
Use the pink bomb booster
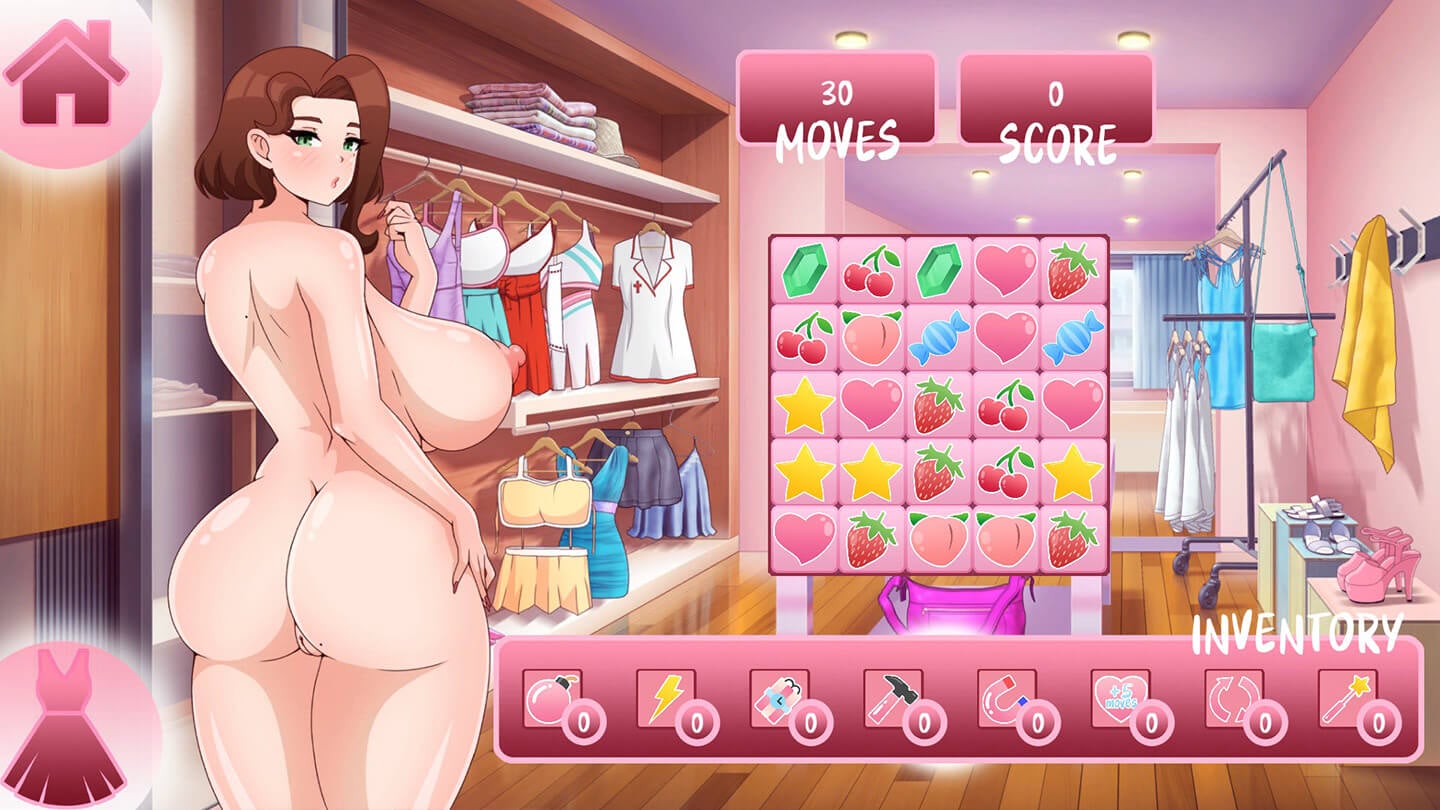pos(553,698)
